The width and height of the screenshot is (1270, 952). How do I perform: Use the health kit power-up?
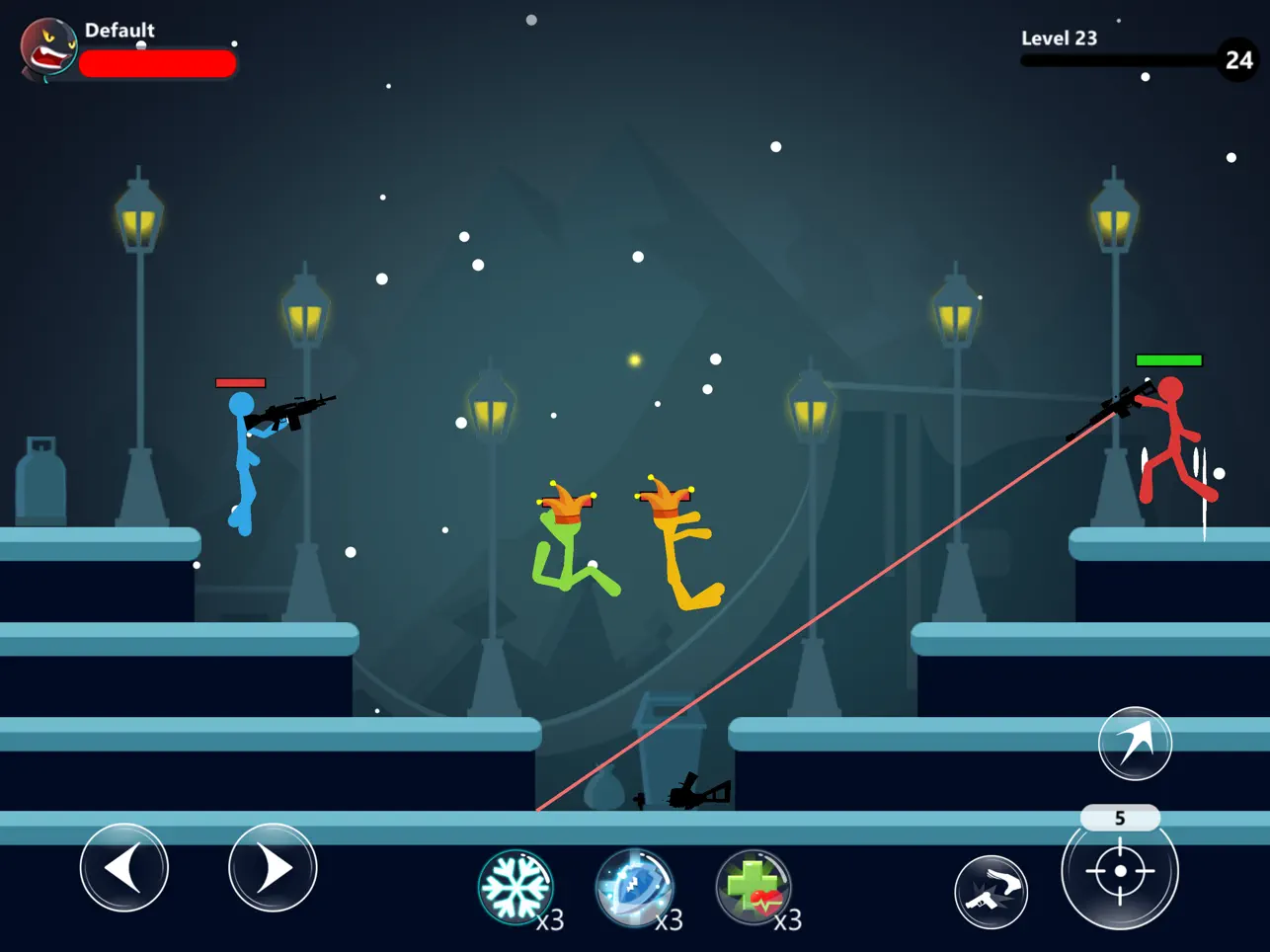pyautogui.click(x=754, y=887)
